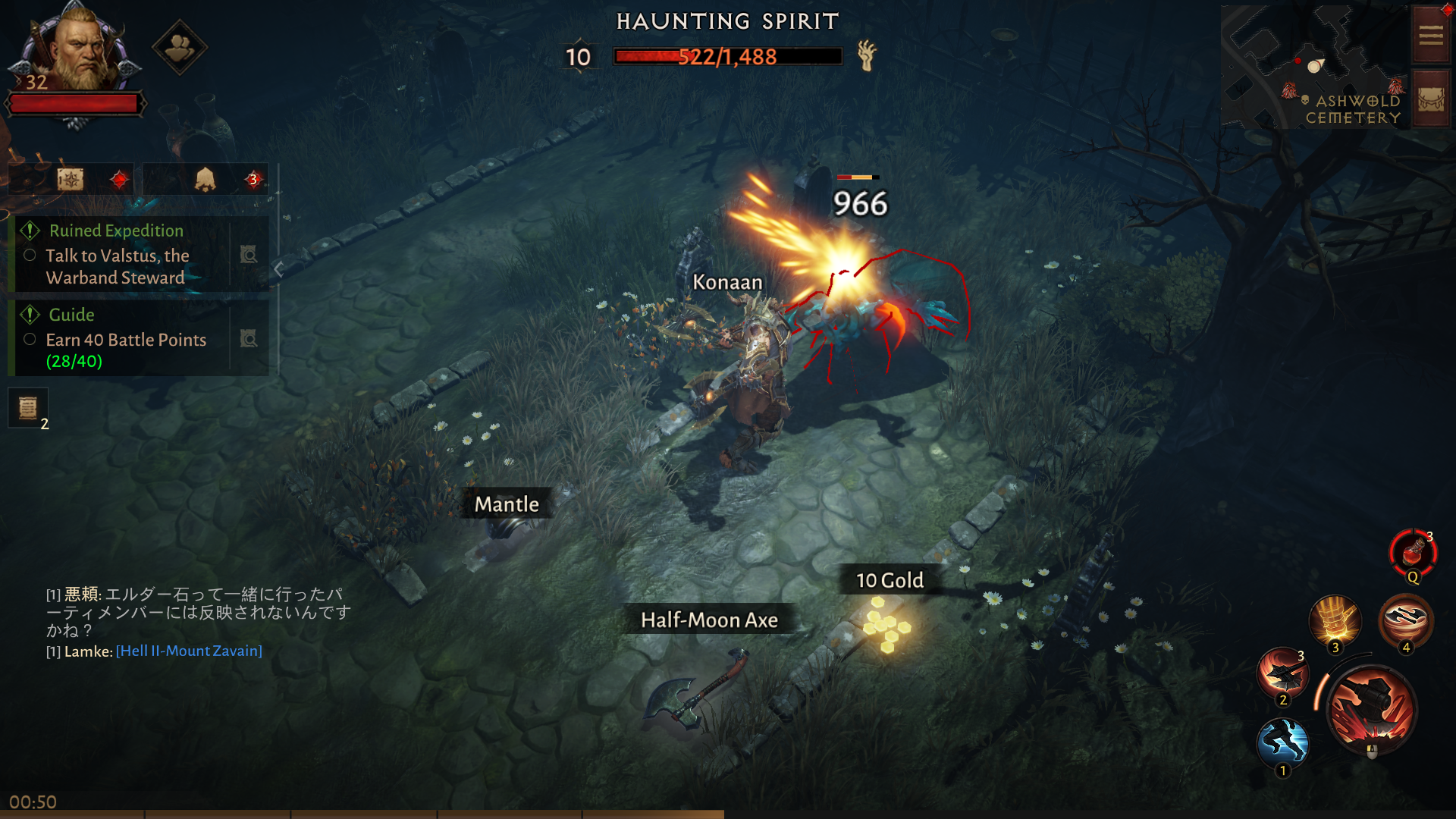1456x819 pixels.
Task: Open the Ruined Expedition quest entry
Action: click(x=115, y=231)
